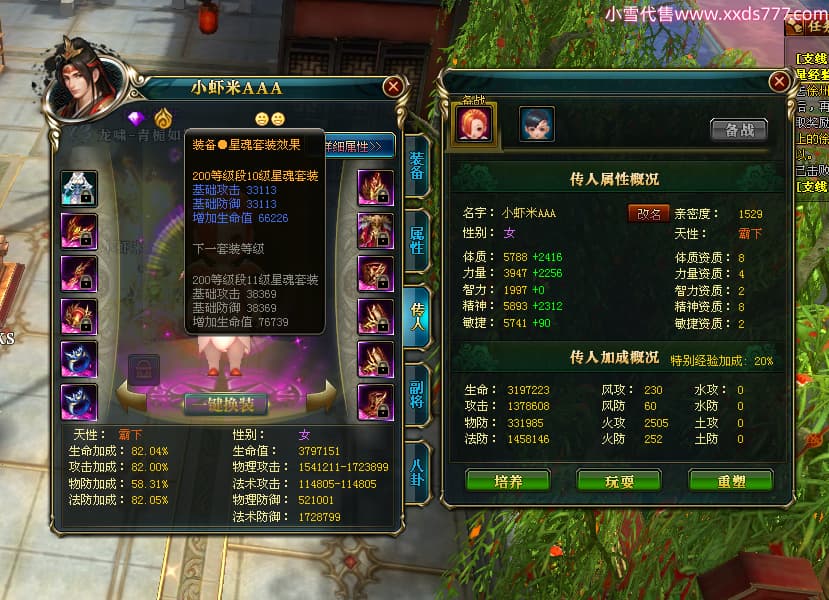The height and width of the screenshot is (600, 829).
Task: Select the 传人 tab
Action: click(x=417, y=313)
